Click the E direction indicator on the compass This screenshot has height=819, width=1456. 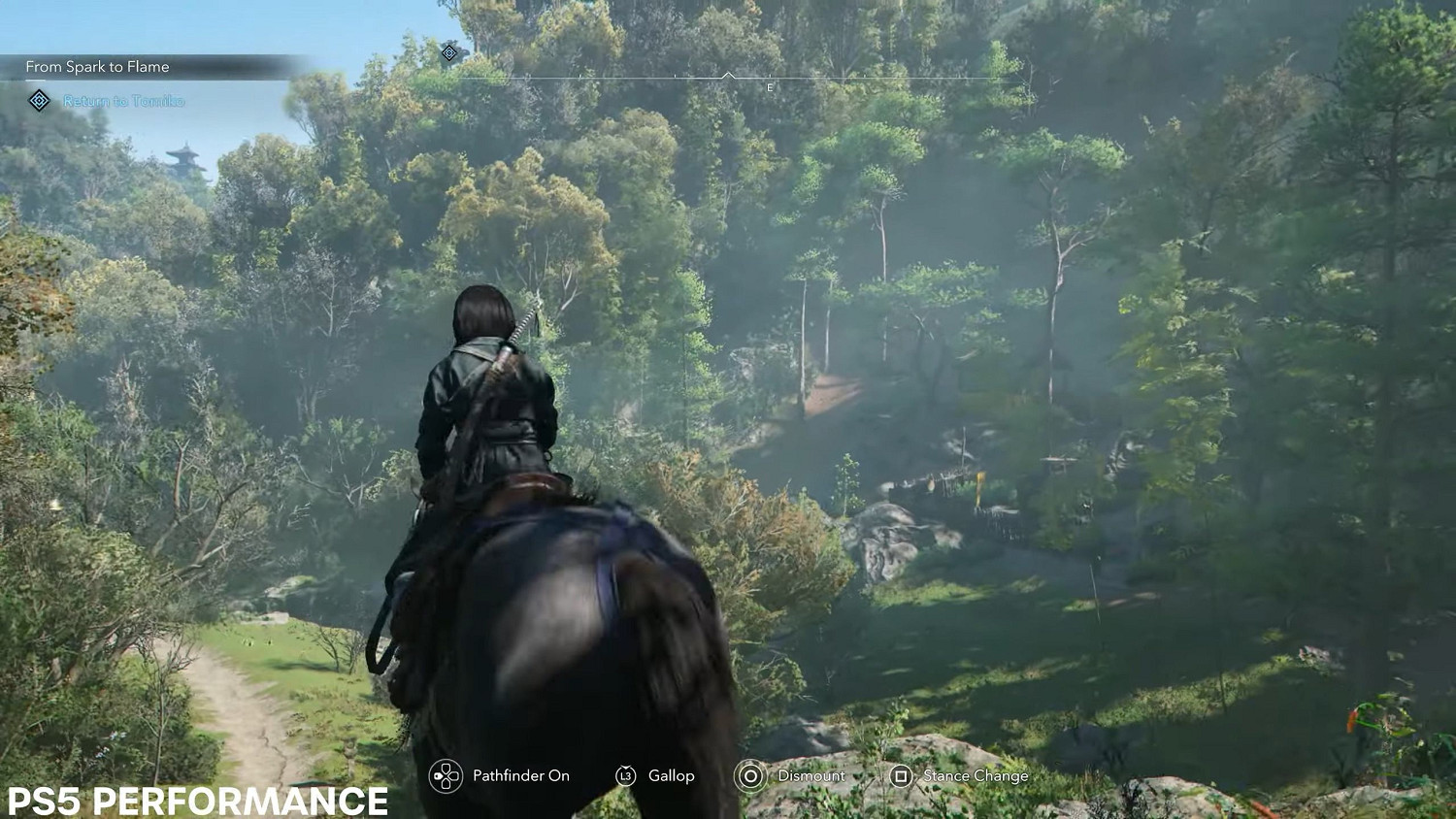pos(769,86)
